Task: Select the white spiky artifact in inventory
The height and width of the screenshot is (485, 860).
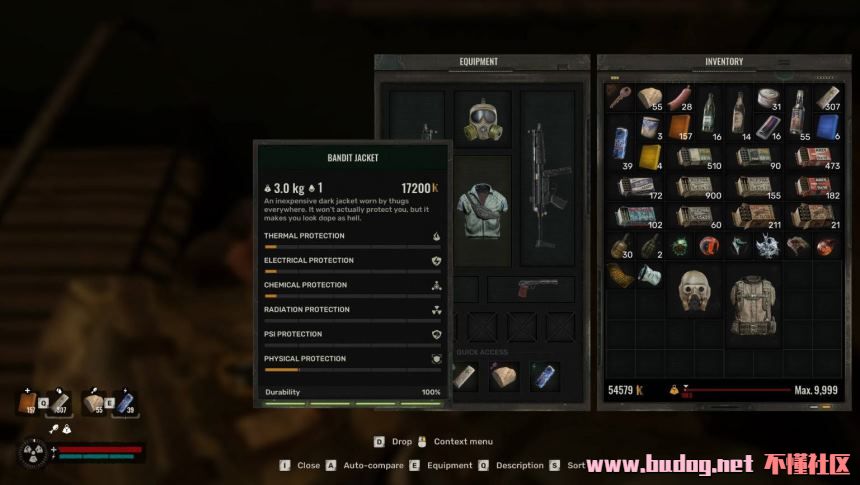Action: (x=768, y=246)
